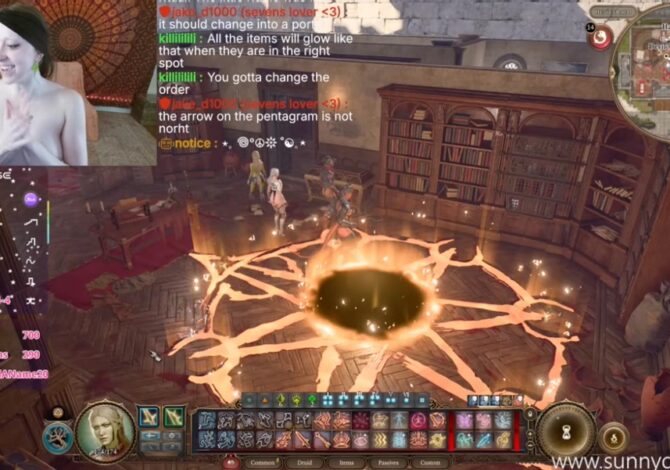Click the purple badge in stream overlay
The image size is (670, 470).
click(31, 199)
